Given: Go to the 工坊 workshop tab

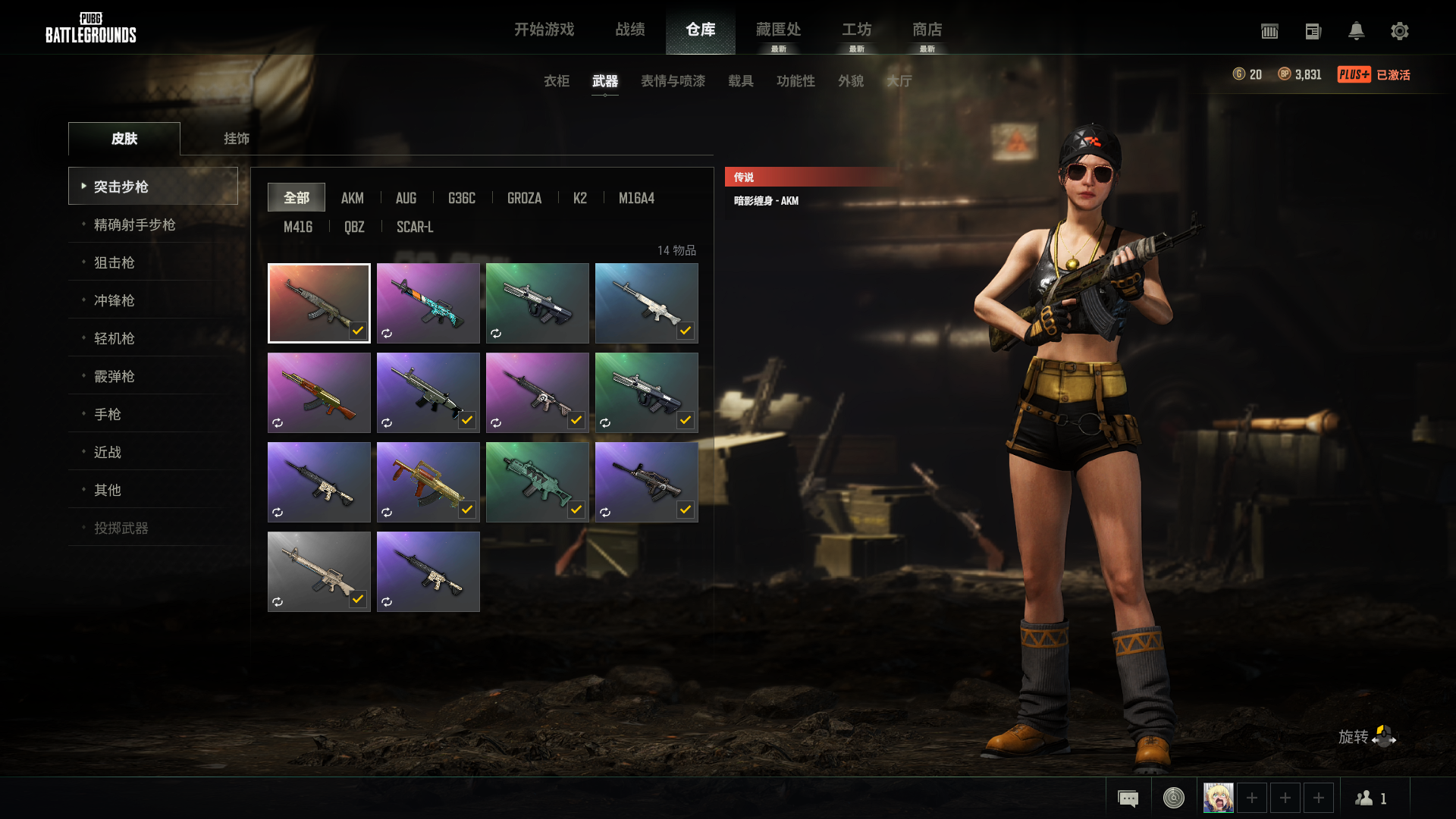Looking at the screenshot, I should pos(856,30).
